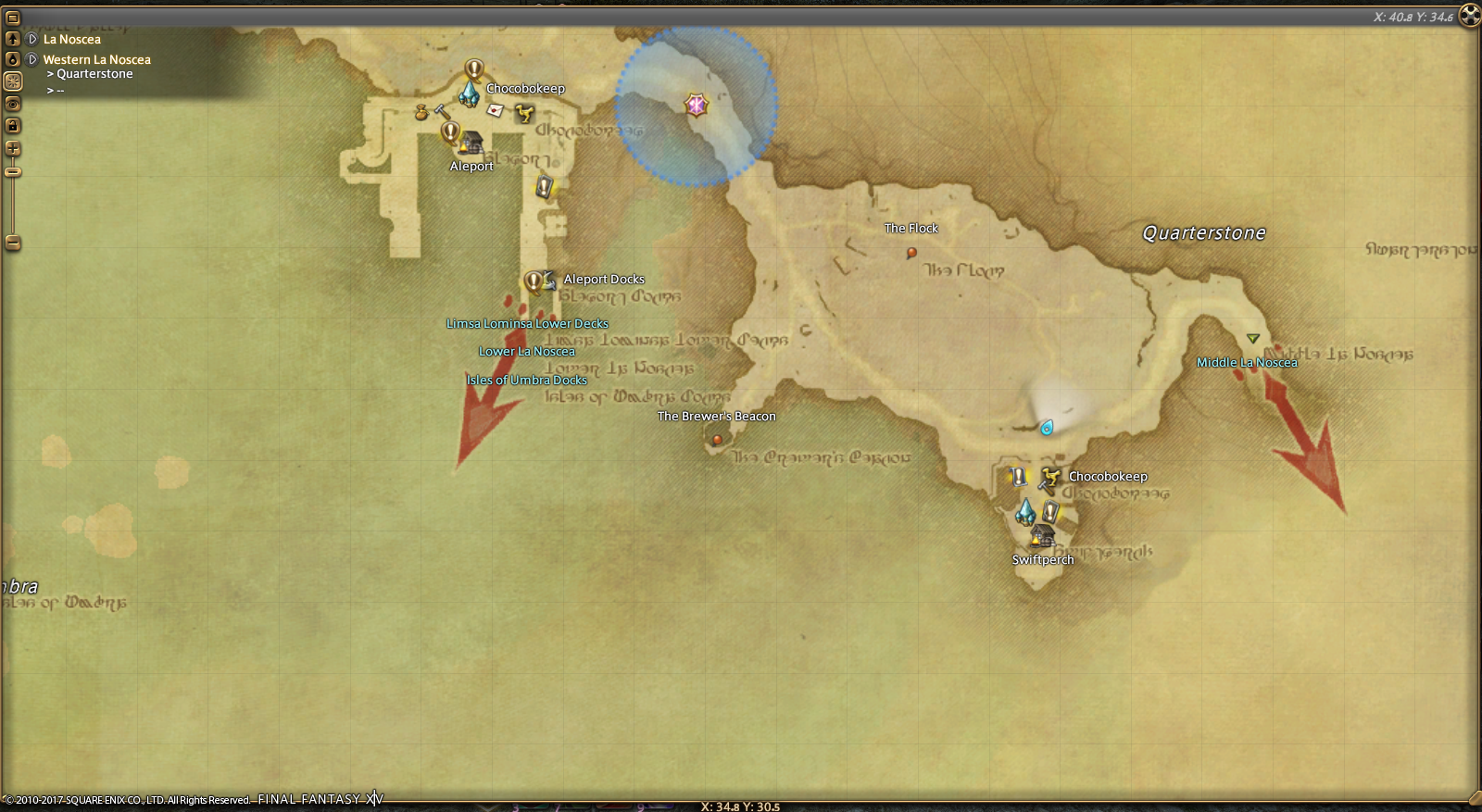Image resolution: width=1482 pixels, height=812 pixels.
Task: Click the up-arrow parent map button
Action: click(13, 39)
